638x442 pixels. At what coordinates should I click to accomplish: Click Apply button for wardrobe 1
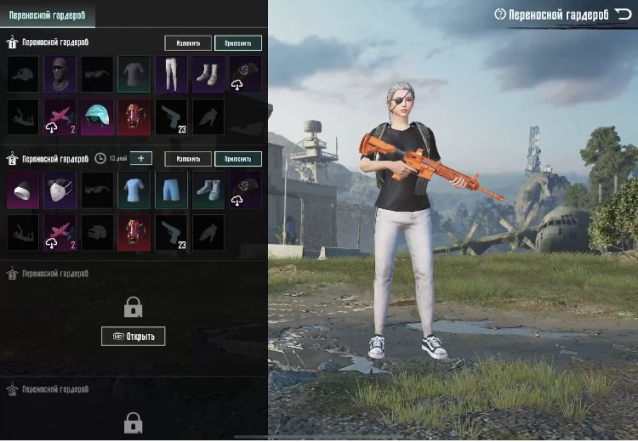238,43
